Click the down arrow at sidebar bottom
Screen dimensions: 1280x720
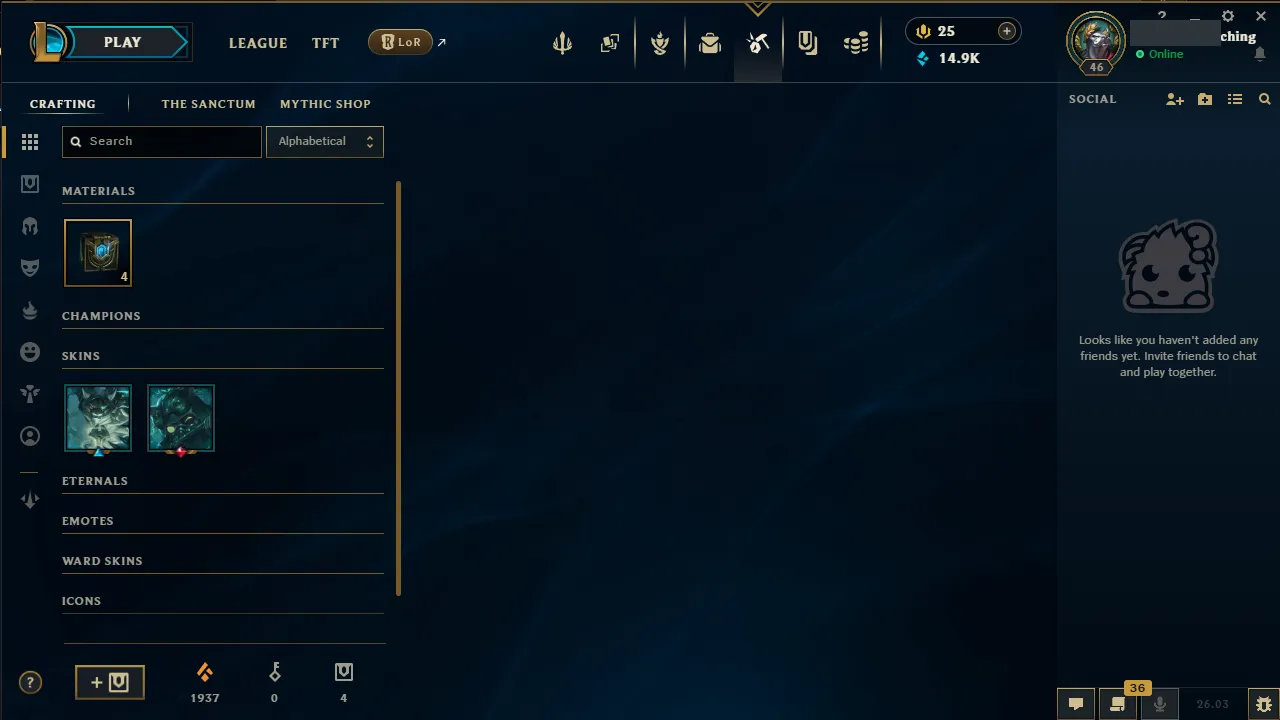[30, 499]
